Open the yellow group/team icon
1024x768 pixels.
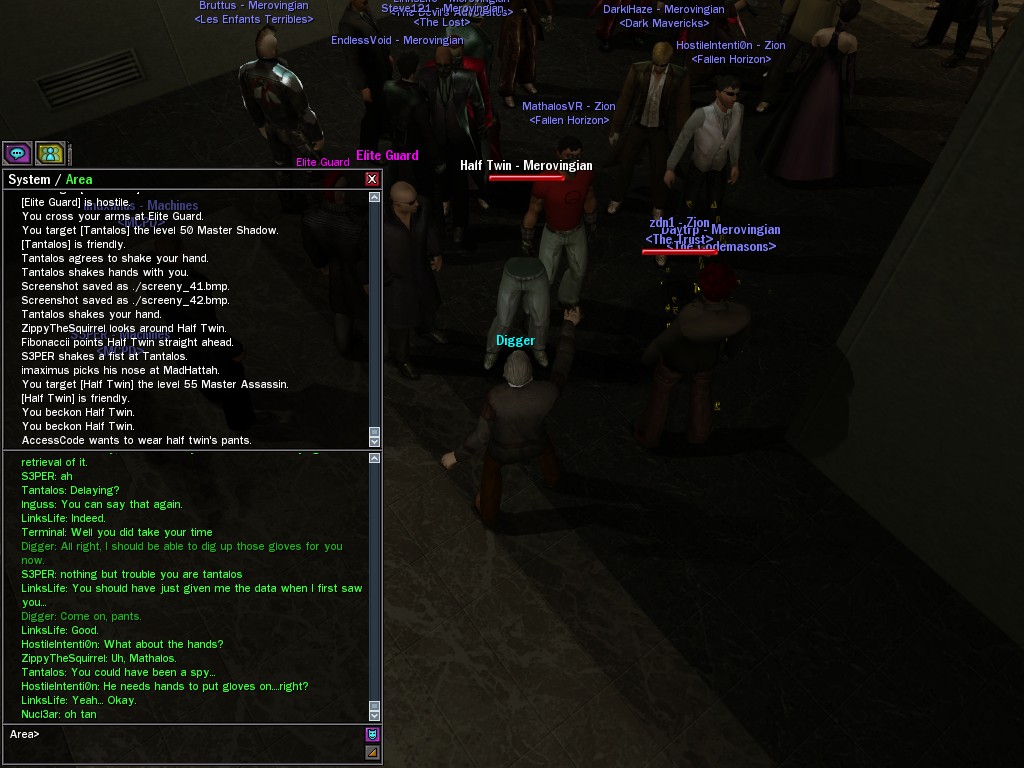pos(50,153)
